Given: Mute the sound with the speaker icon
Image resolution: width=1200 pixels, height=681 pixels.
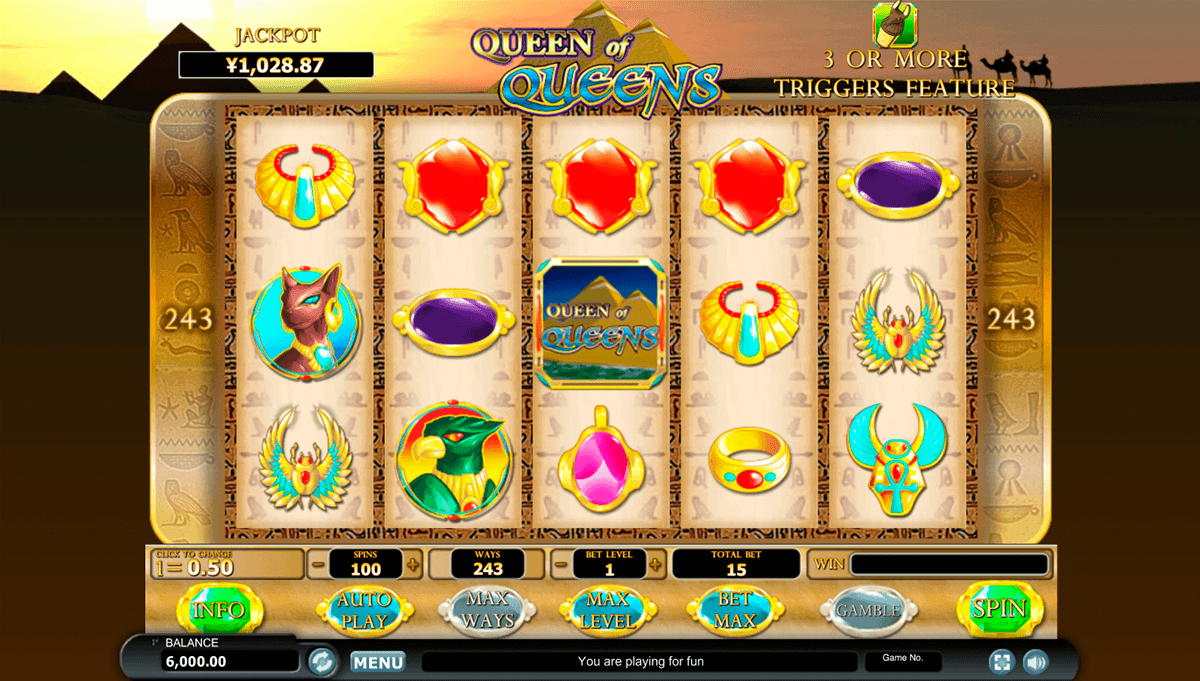Looking at the screenshot, I should click(x=1034, y=661).
